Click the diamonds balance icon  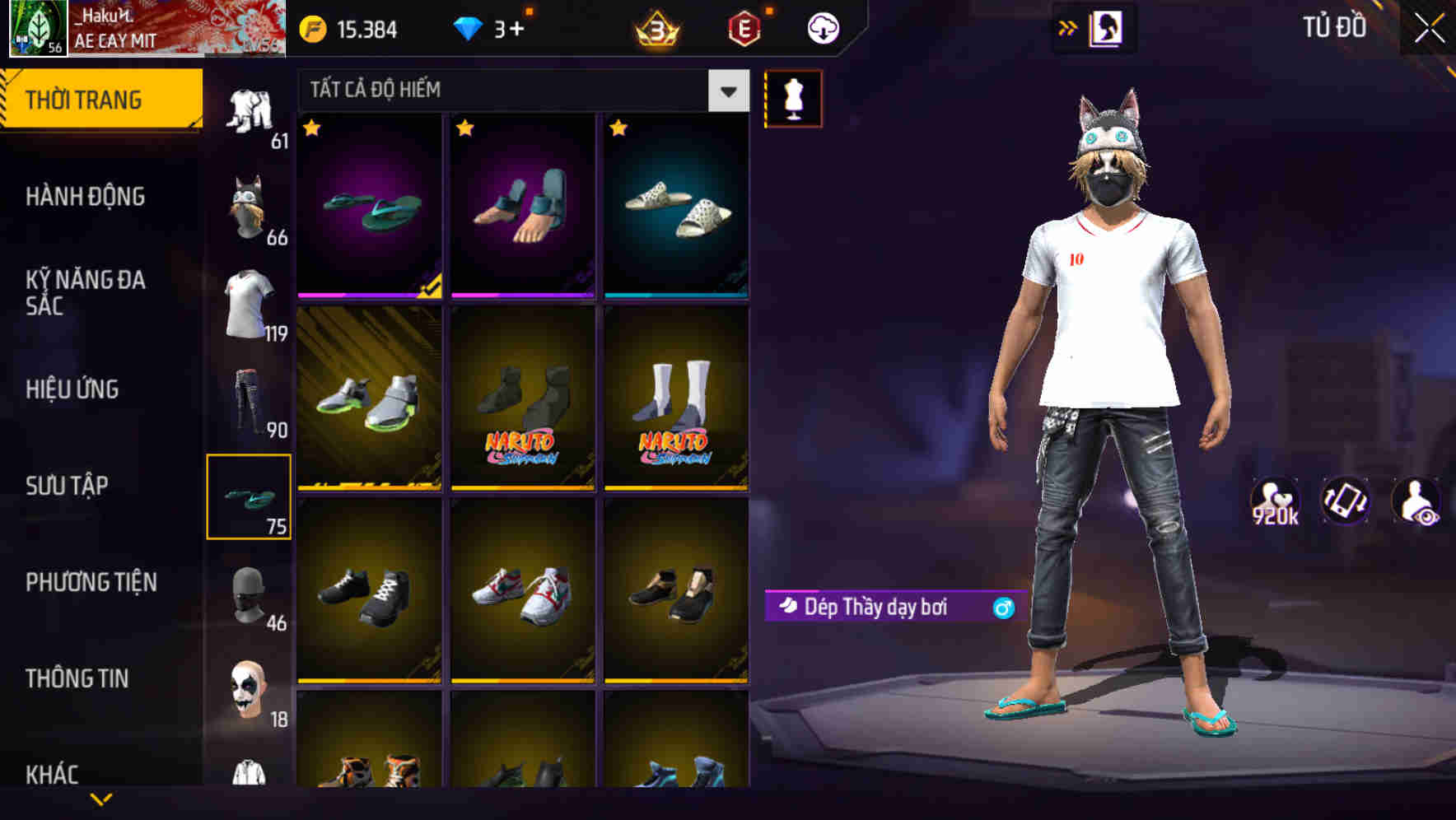click(469, 27)
